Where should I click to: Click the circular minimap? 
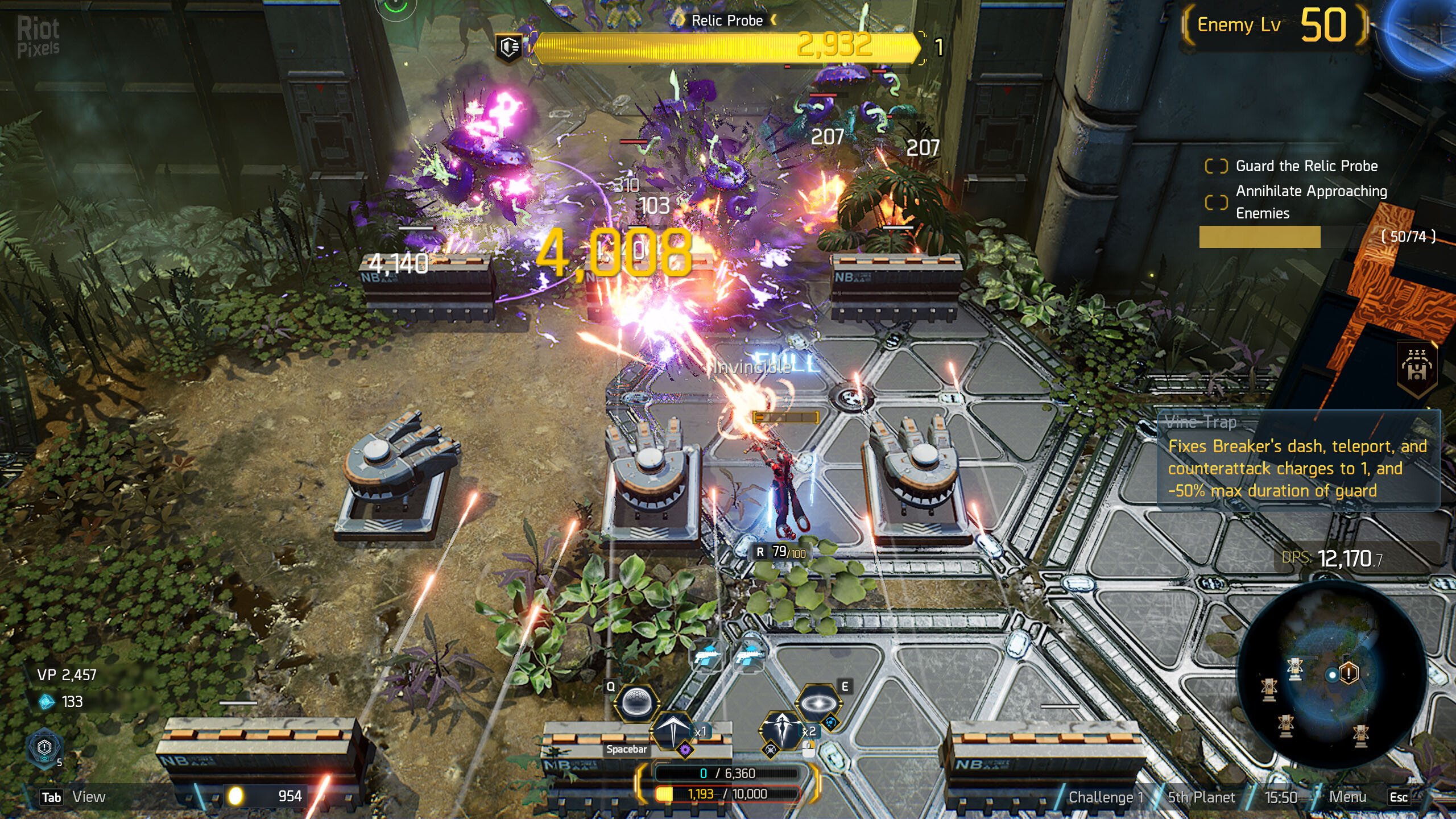[1331, 674]
